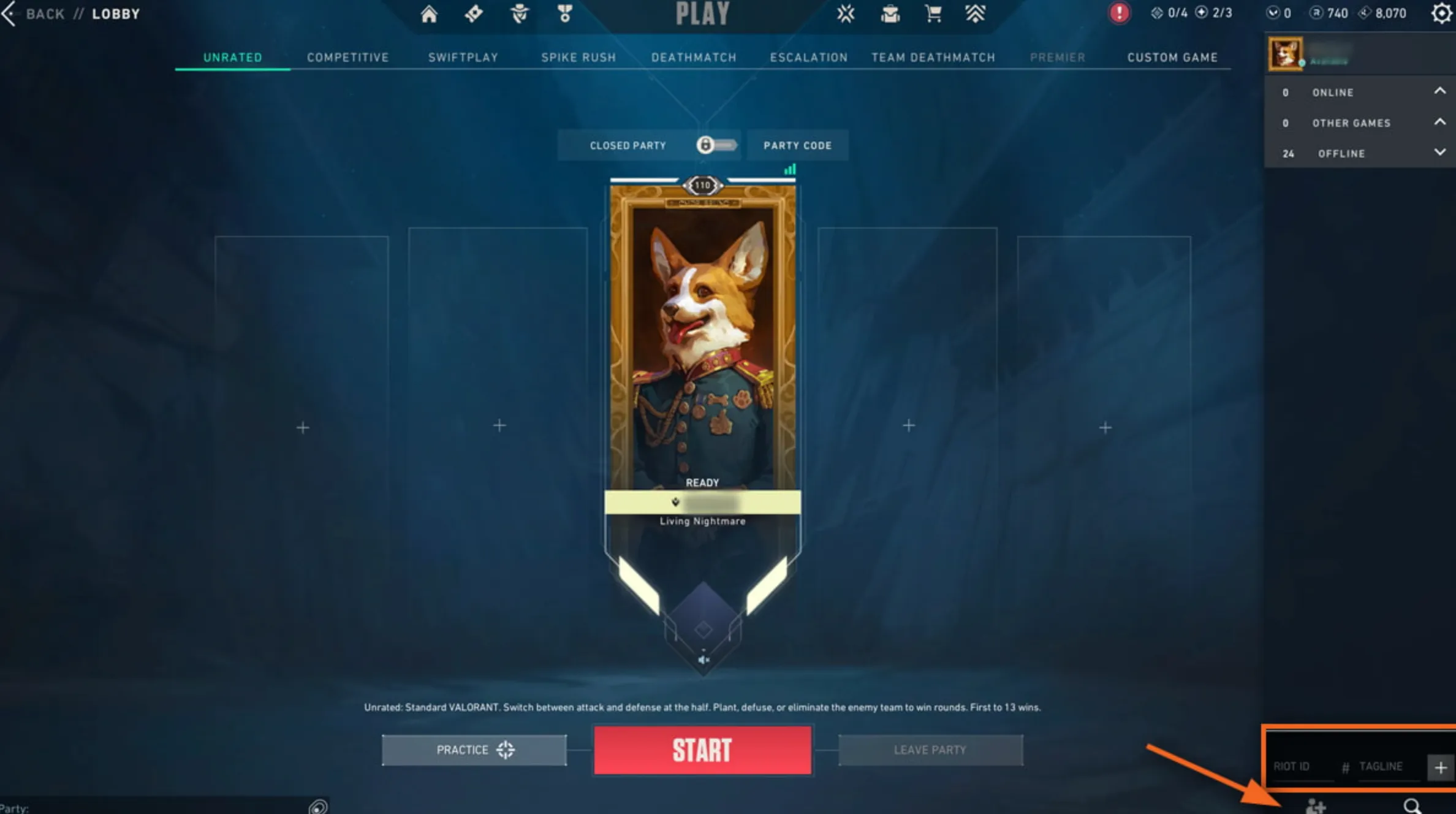Collapse the Online friends section

(1440, 91)
